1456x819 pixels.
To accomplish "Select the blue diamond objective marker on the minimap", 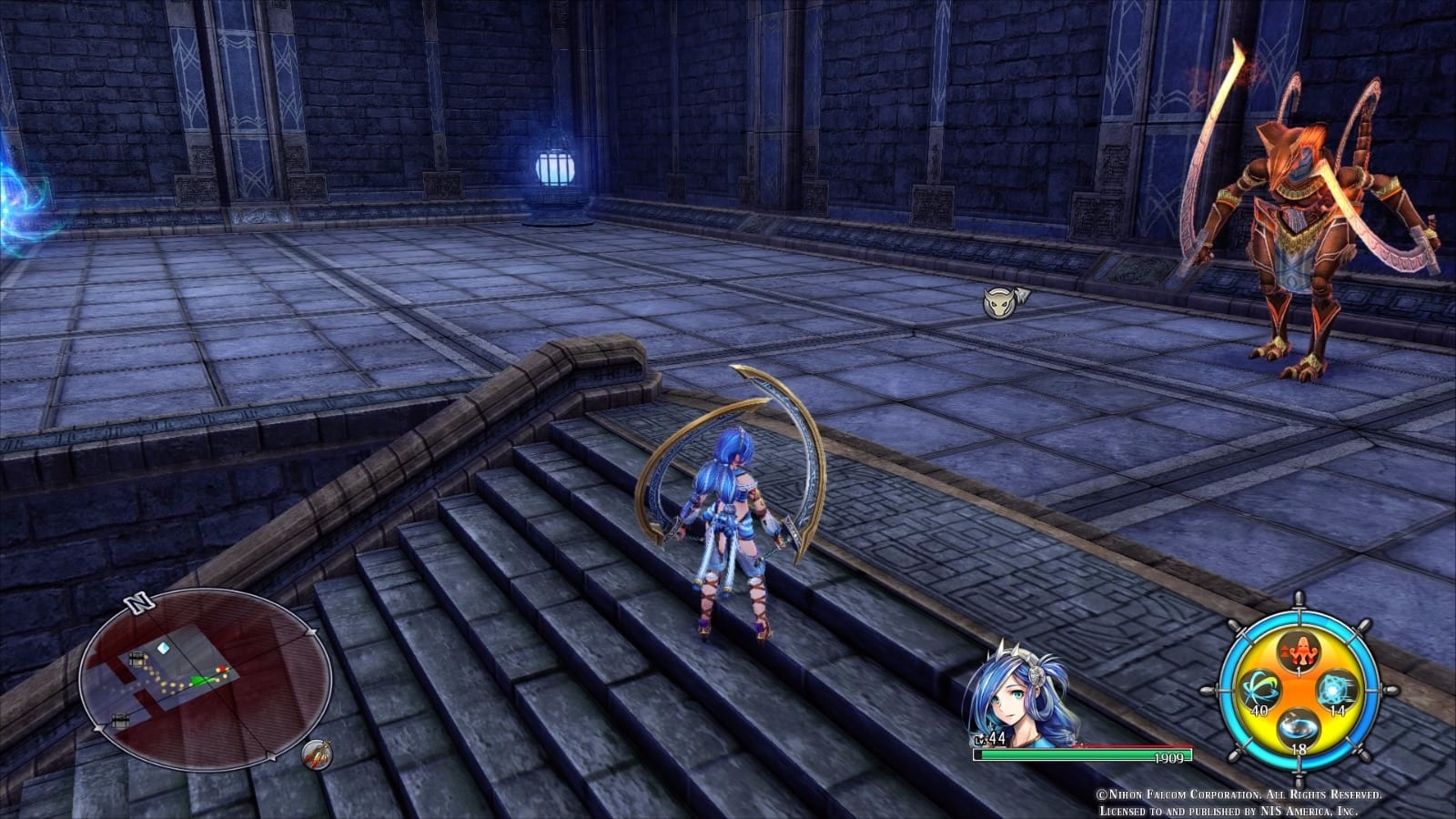I will pos(163,646).
